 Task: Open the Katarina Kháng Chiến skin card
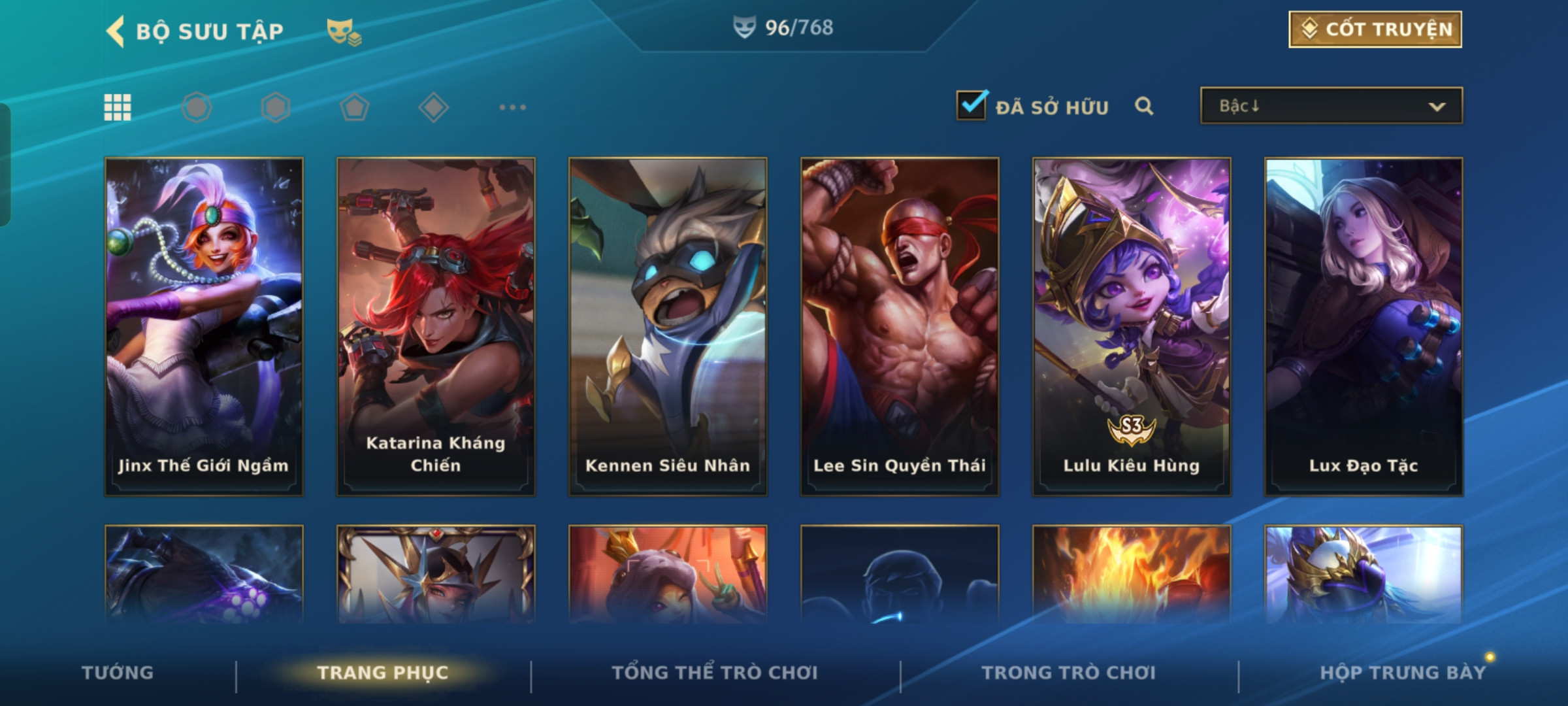point(436,326)
